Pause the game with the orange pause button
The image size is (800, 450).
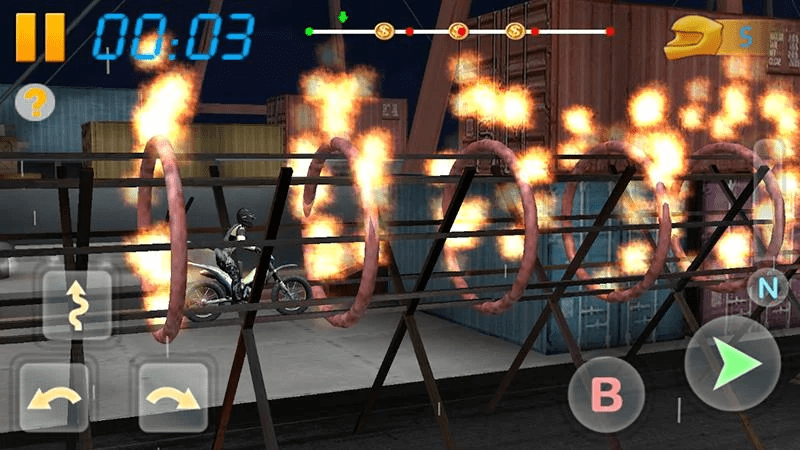point(40,37)
